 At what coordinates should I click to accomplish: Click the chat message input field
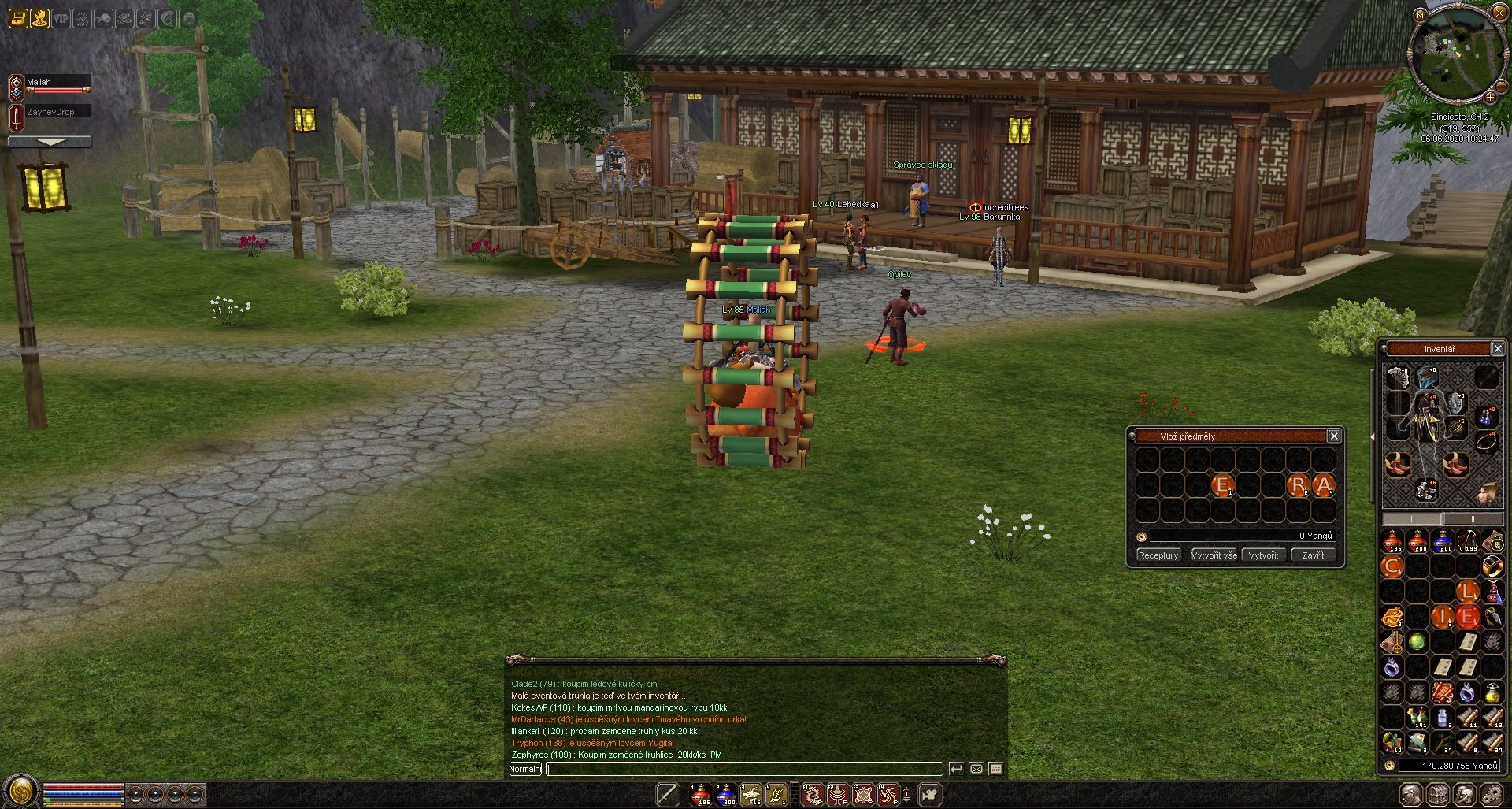point(744,769)
